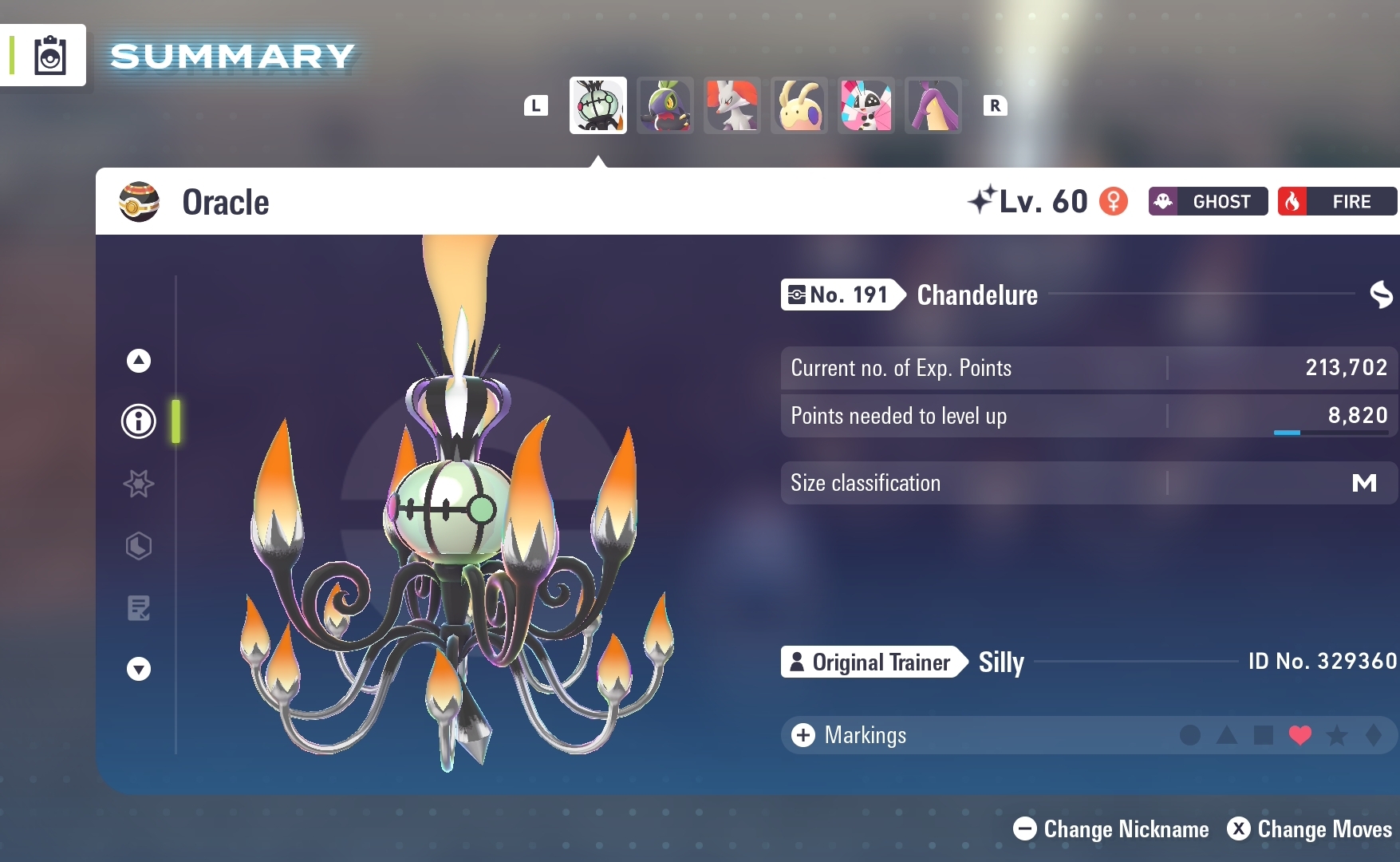The height and width of the screenshot is (862, 1400).
Task: Open the hexagon moves tab
Action: (139, 546)
